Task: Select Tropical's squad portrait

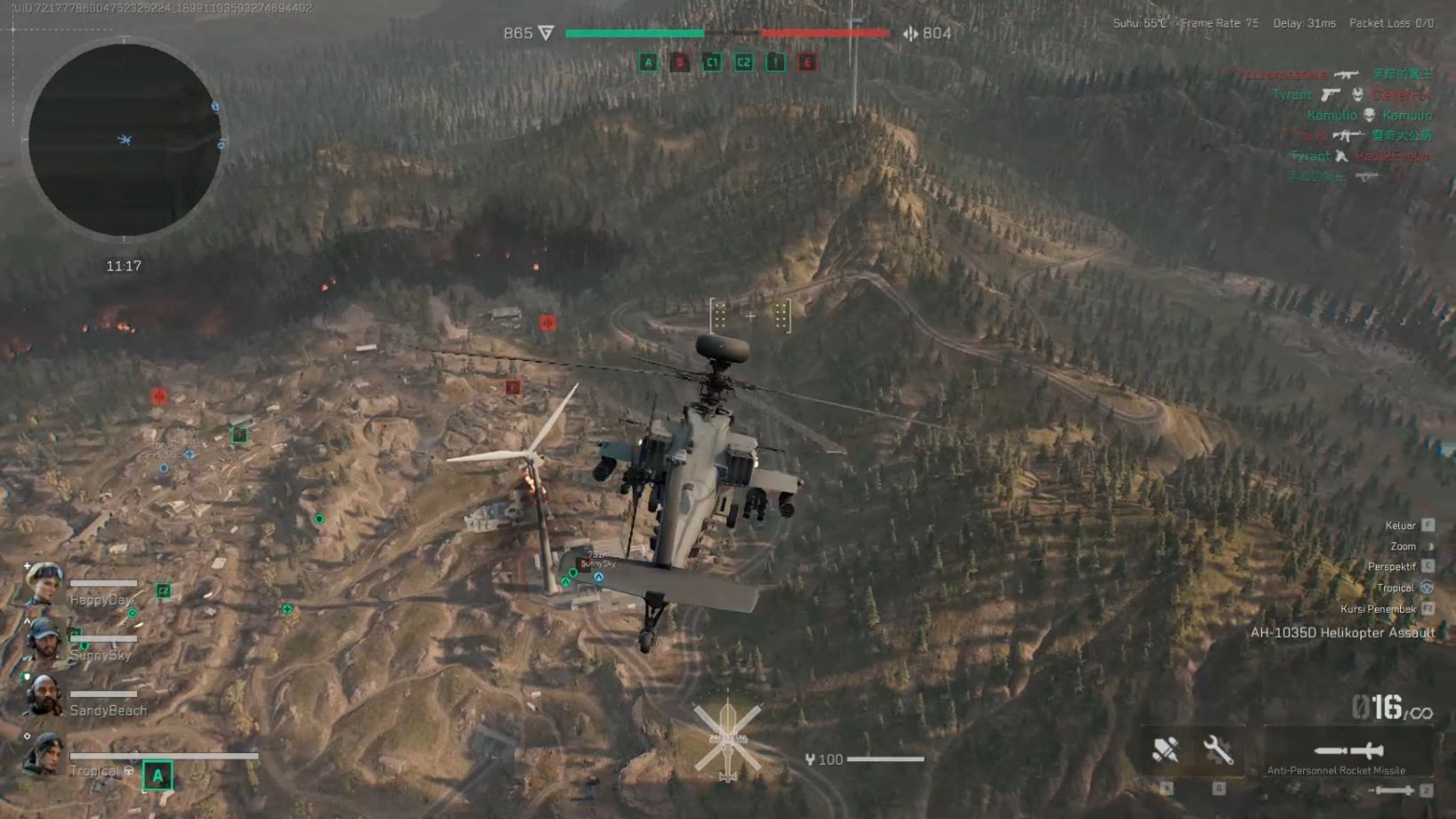Action: [43, 755]
